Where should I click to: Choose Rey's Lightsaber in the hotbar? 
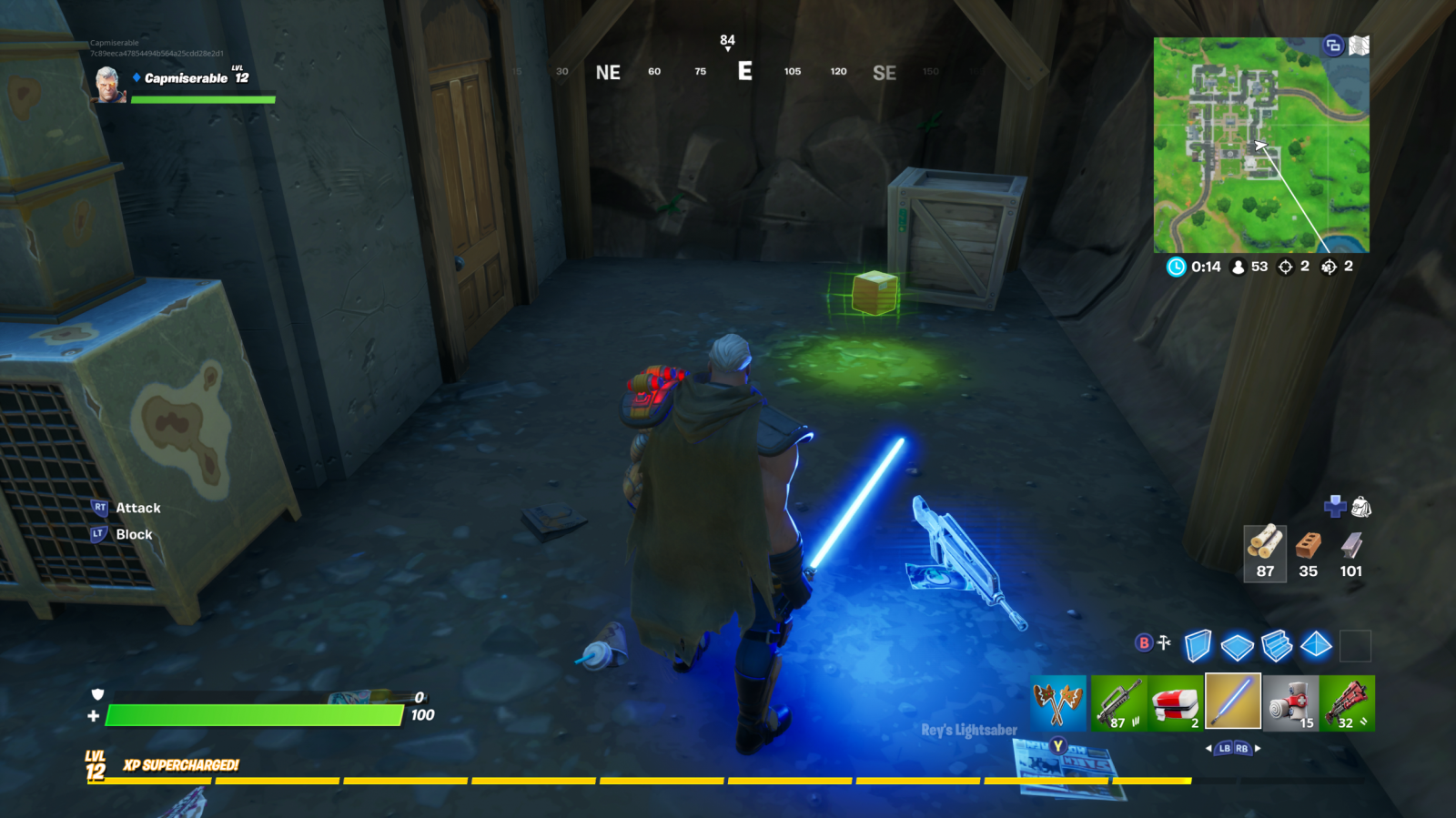[x=1233, y=702]
